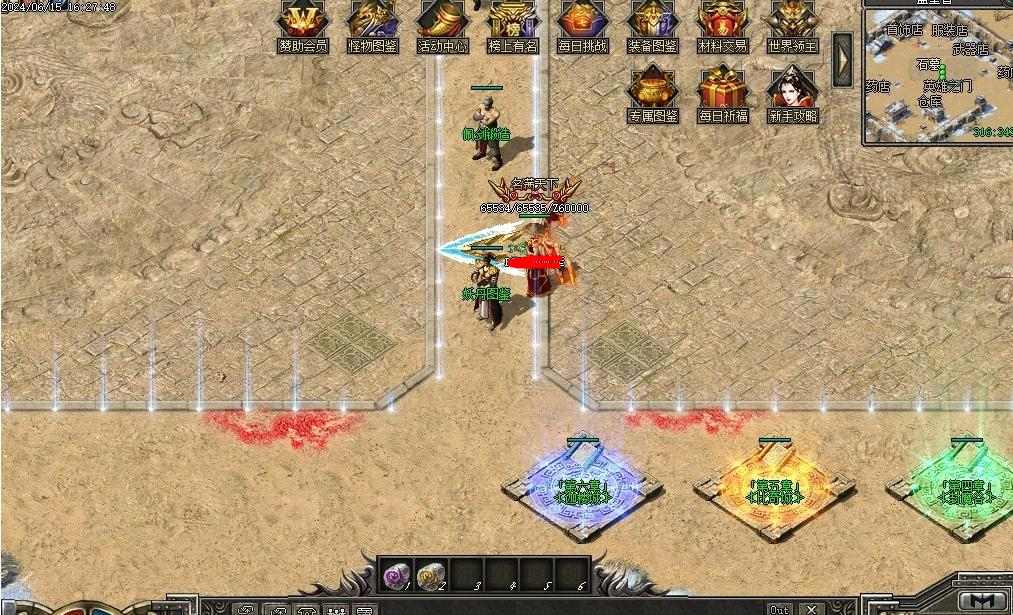The width and height of the screenshot is (1013, 615).
Task: Open the 新手攻略 beginner guide
Action: click(792, 89)
